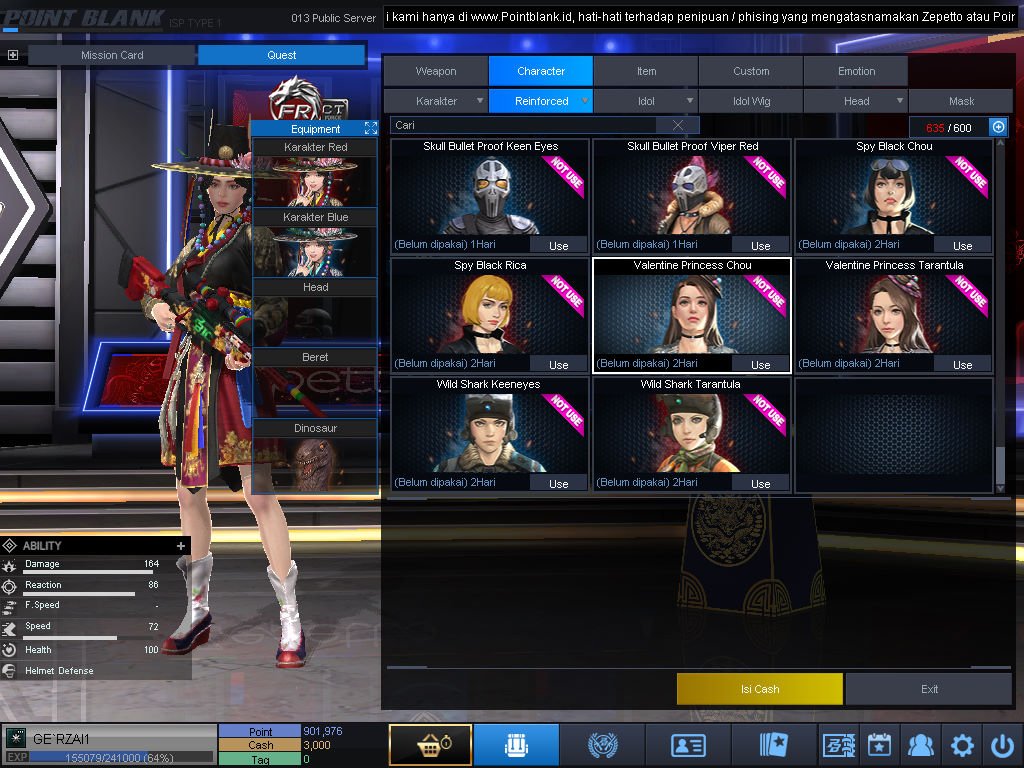Use the Spy Black Chou character
Screen dimensions: 1024x768
click(962, 245)
